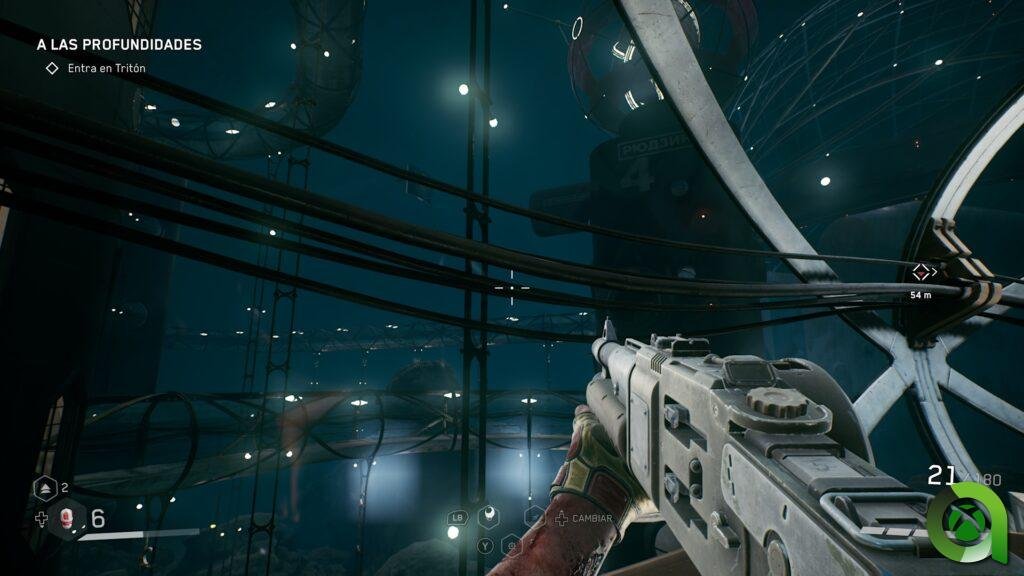The height and width of the screenshot is (576, 1024).
Task: Open the A LAS PROFUNDIDADES quest tracker
Action: click(118, 45)
